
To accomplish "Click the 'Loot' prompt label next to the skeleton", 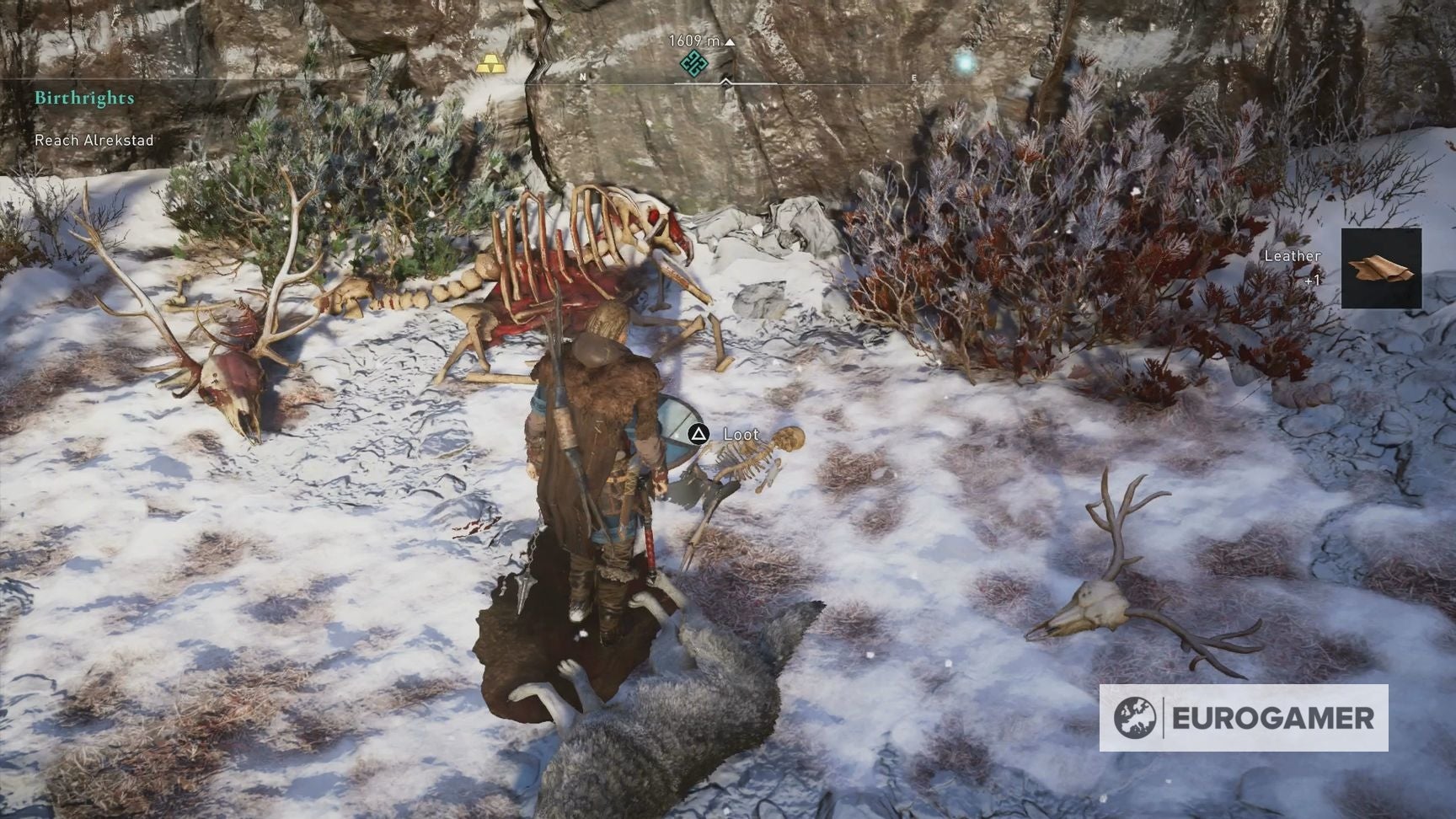I will 740,435.
